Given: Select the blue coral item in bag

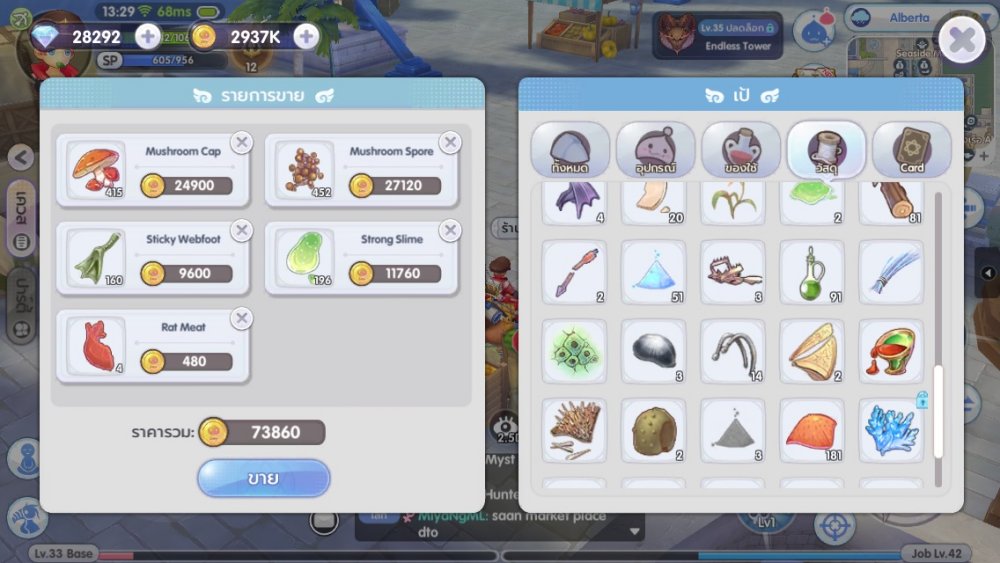Looking at the screenshot, I should (x=890, y=430).
